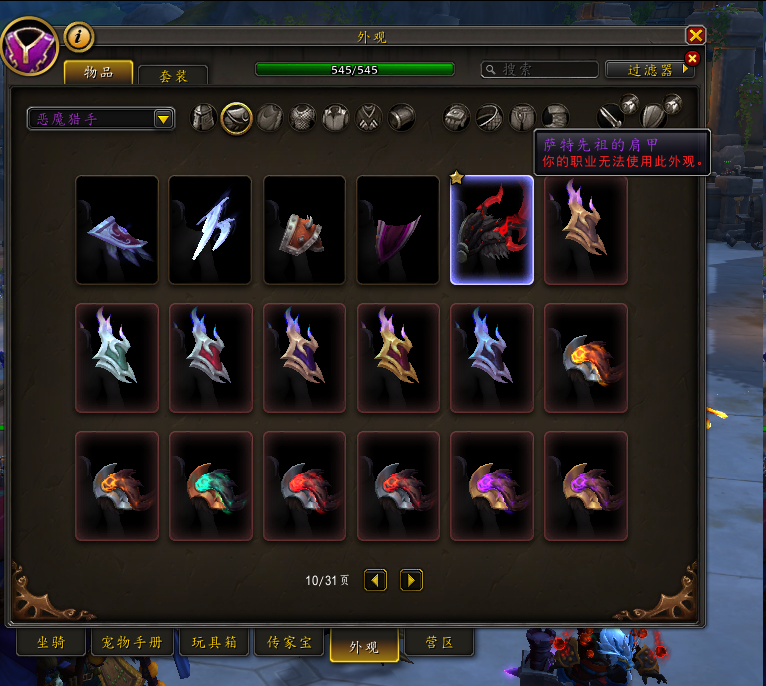Close the Appearances window
766x686 pixels.
696,36
